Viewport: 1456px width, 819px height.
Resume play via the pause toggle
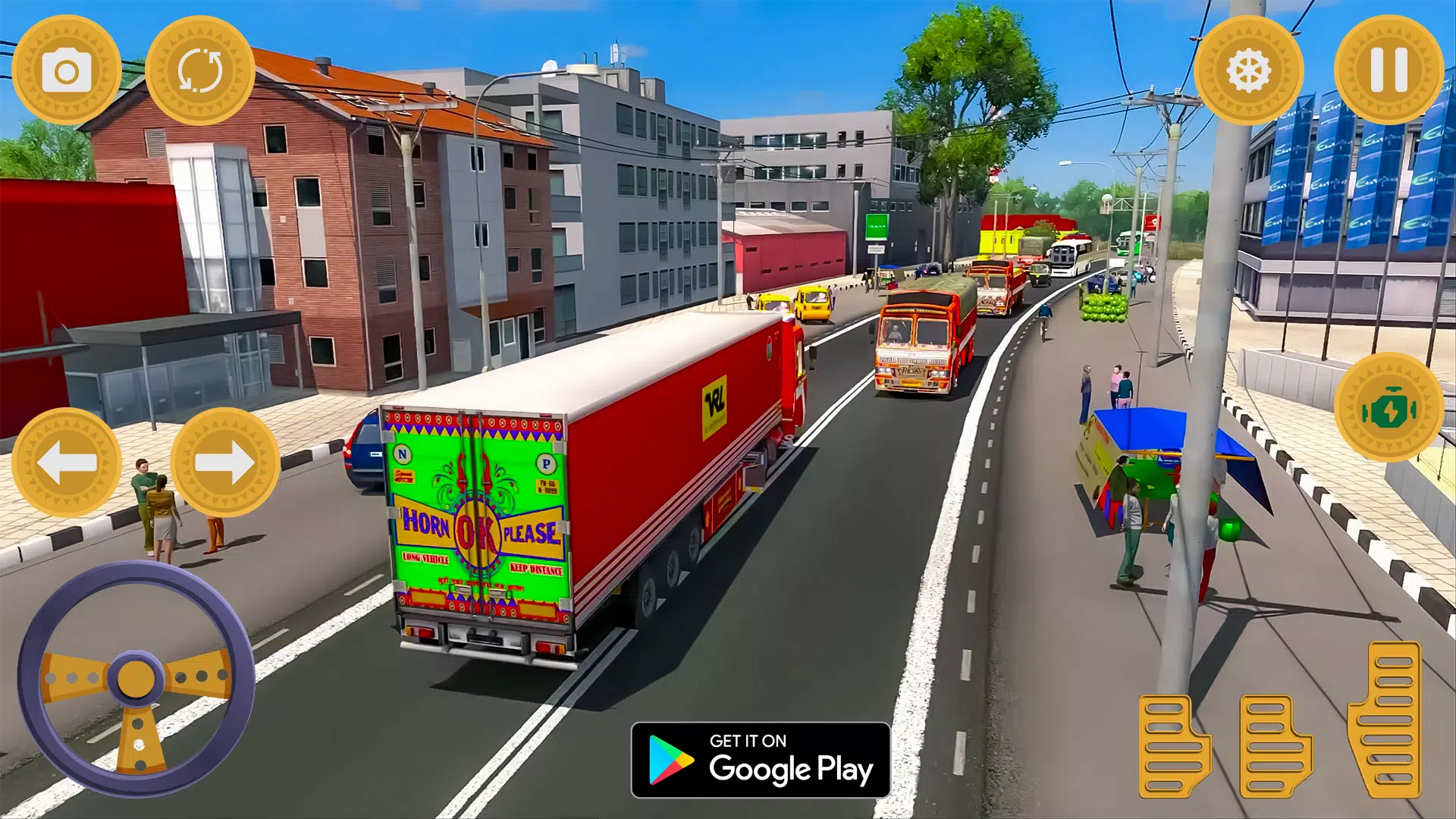click(x=1388, y=71)
